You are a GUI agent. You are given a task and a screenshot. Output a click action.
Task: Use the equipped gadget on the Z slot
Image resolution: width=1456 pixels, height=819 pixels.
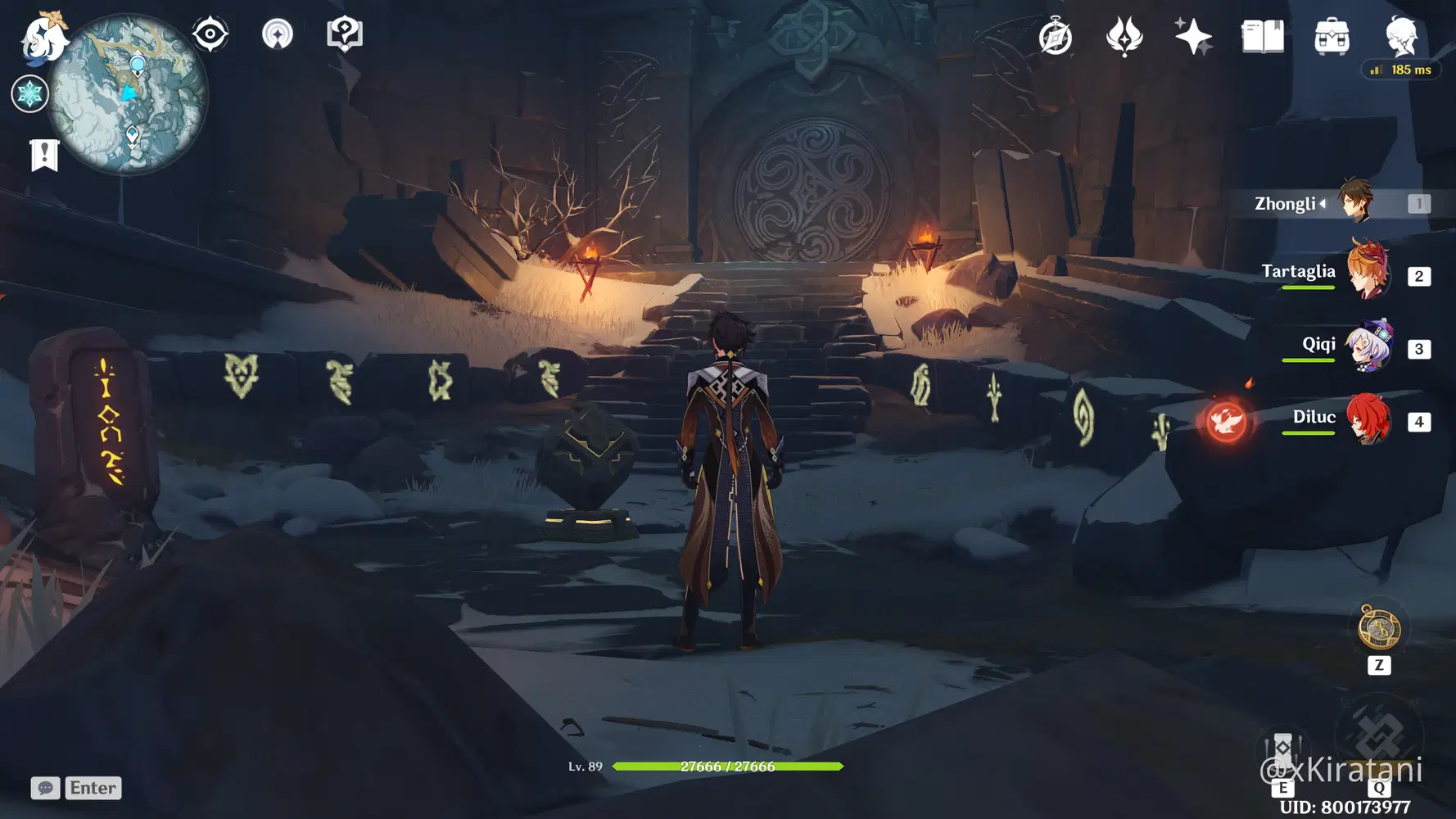pos(1379,627)
